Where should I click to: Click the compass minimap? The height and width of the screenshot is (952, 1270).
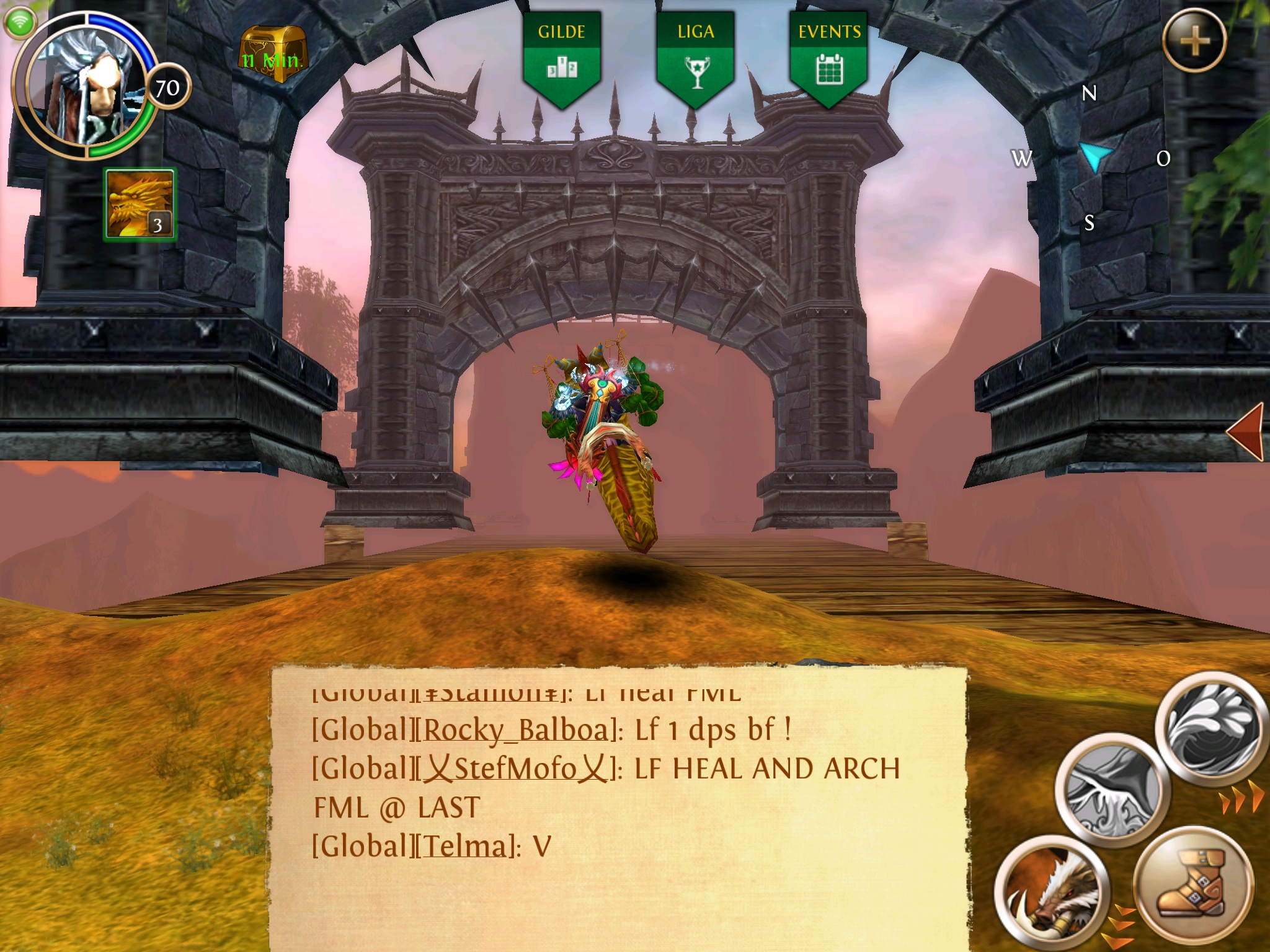(x=1092, y=157)
